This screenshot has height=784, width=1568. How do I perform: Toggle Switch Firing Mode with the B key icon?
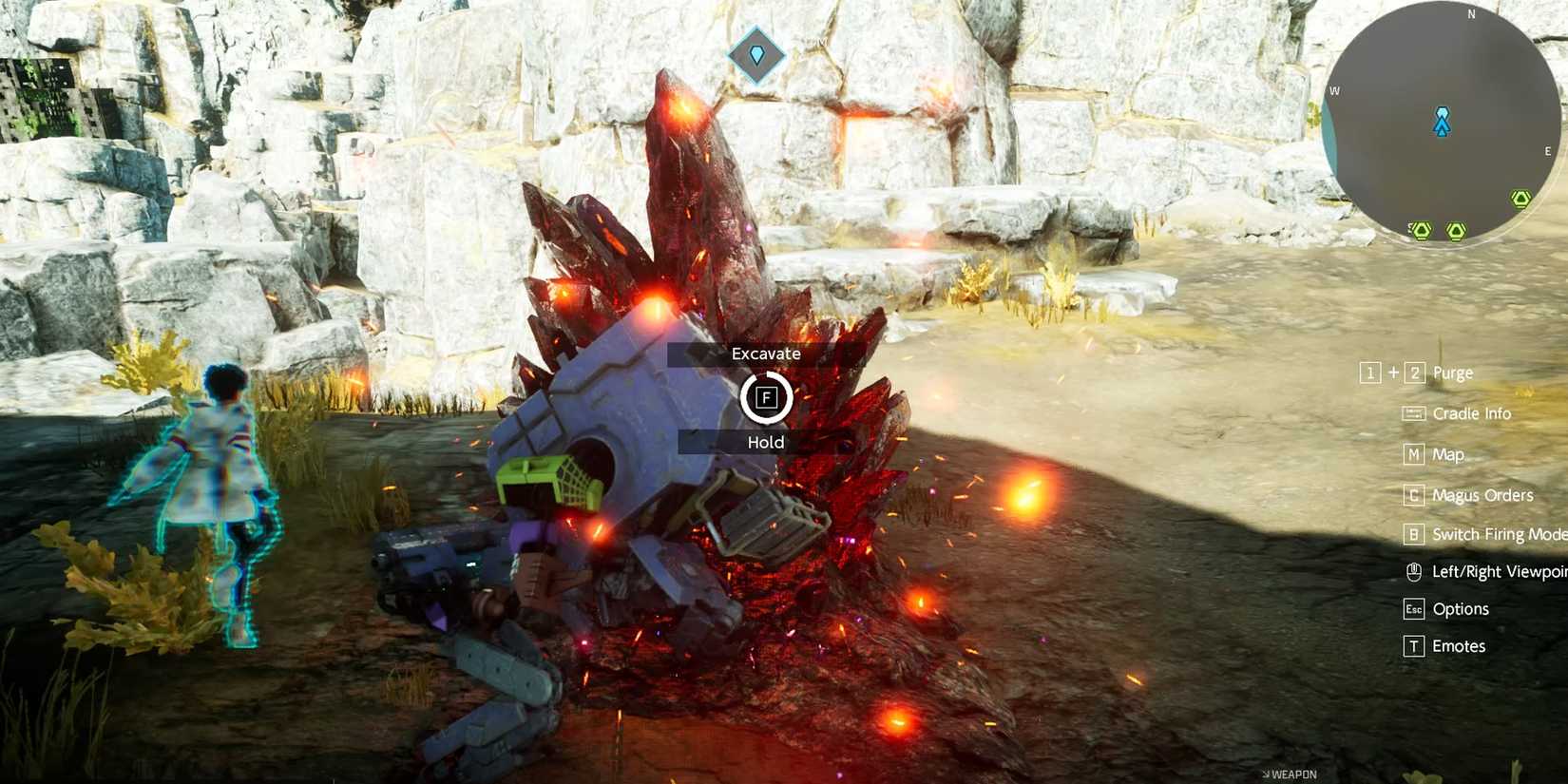coord(1414,534)
